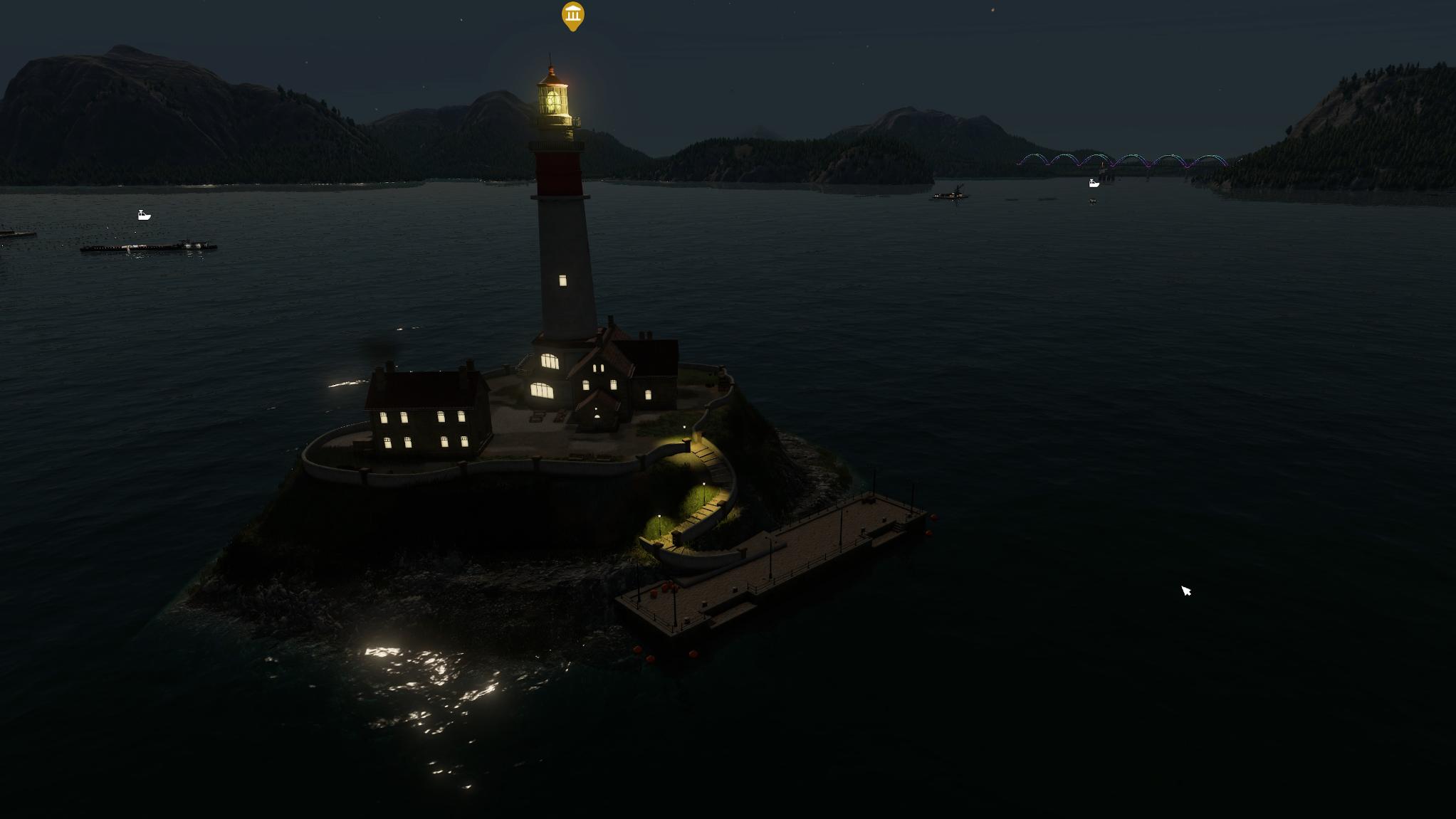Select the white ship icon above the long barge
1456x819 pixels.
[x=144, y=215]
